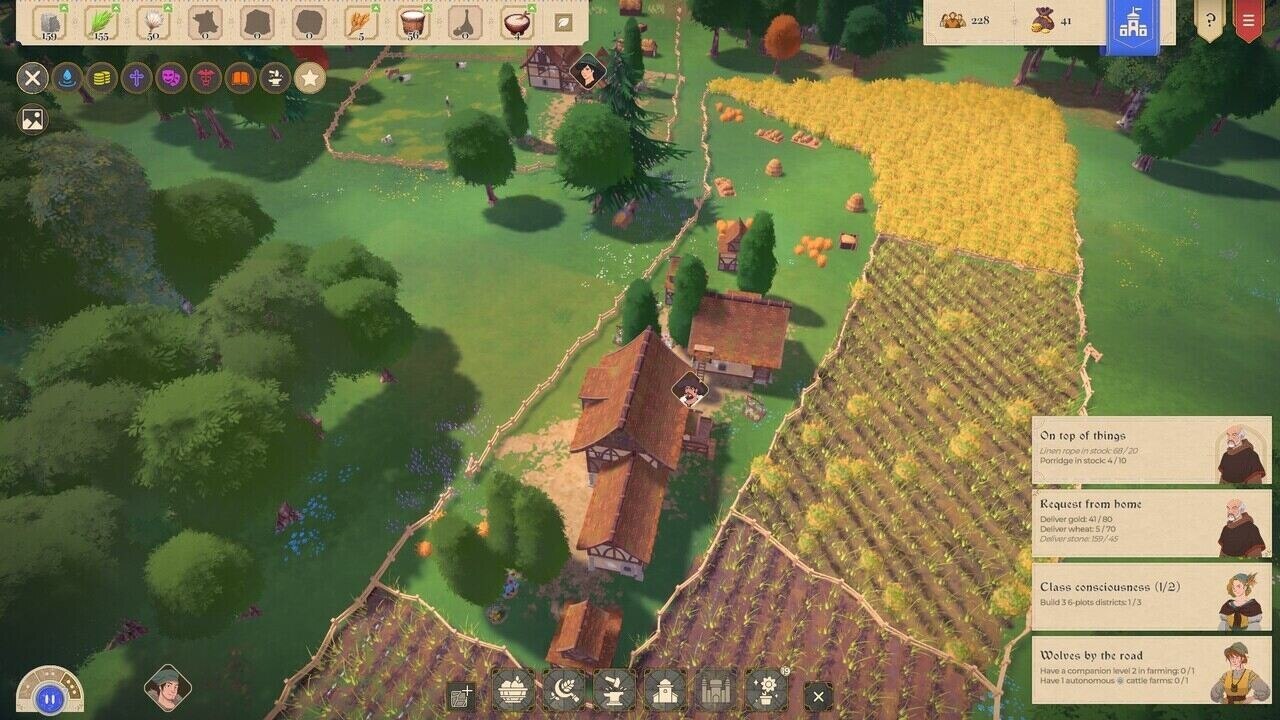Close the overlay filter row with the X
Image resolution: width=1280 pixels, height=720 pixels.
click(x=32, y=77)
